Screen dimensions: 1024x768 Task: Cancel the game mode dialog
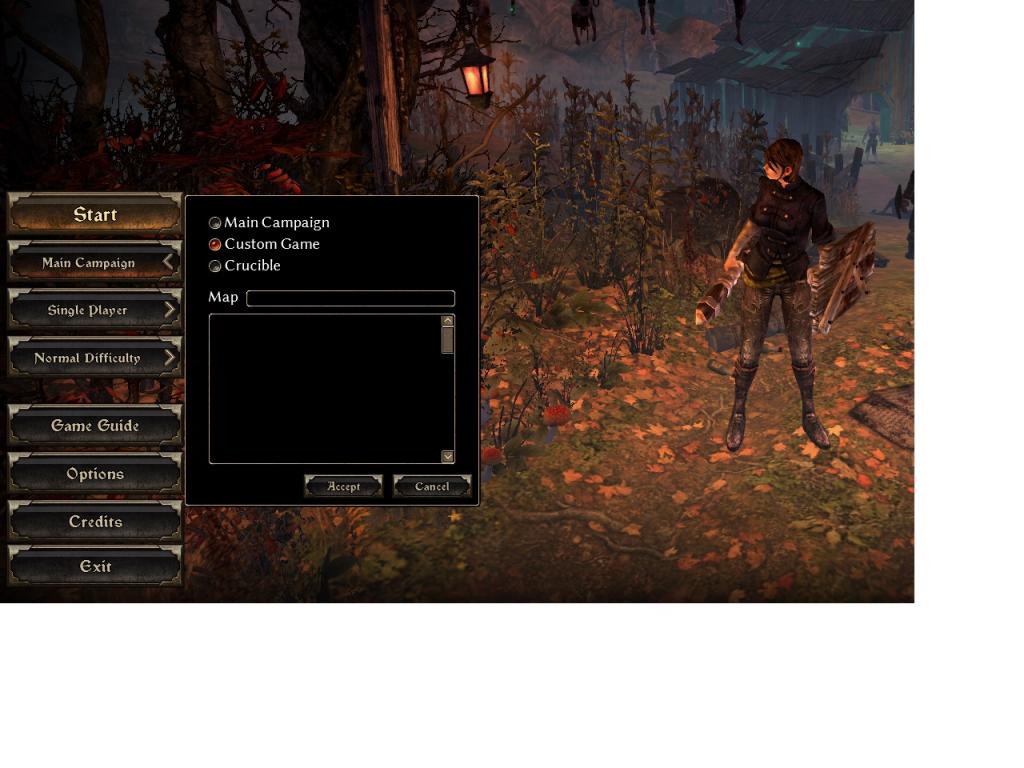pyautogui.click(x=432, y=486)
